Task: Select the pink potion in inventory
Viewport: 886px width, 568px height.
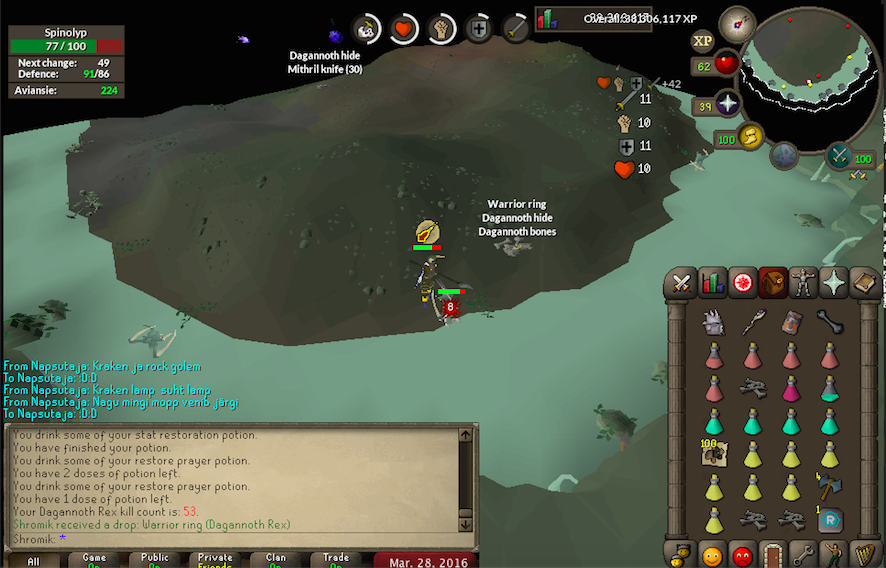Action: (x=791, y=388)
